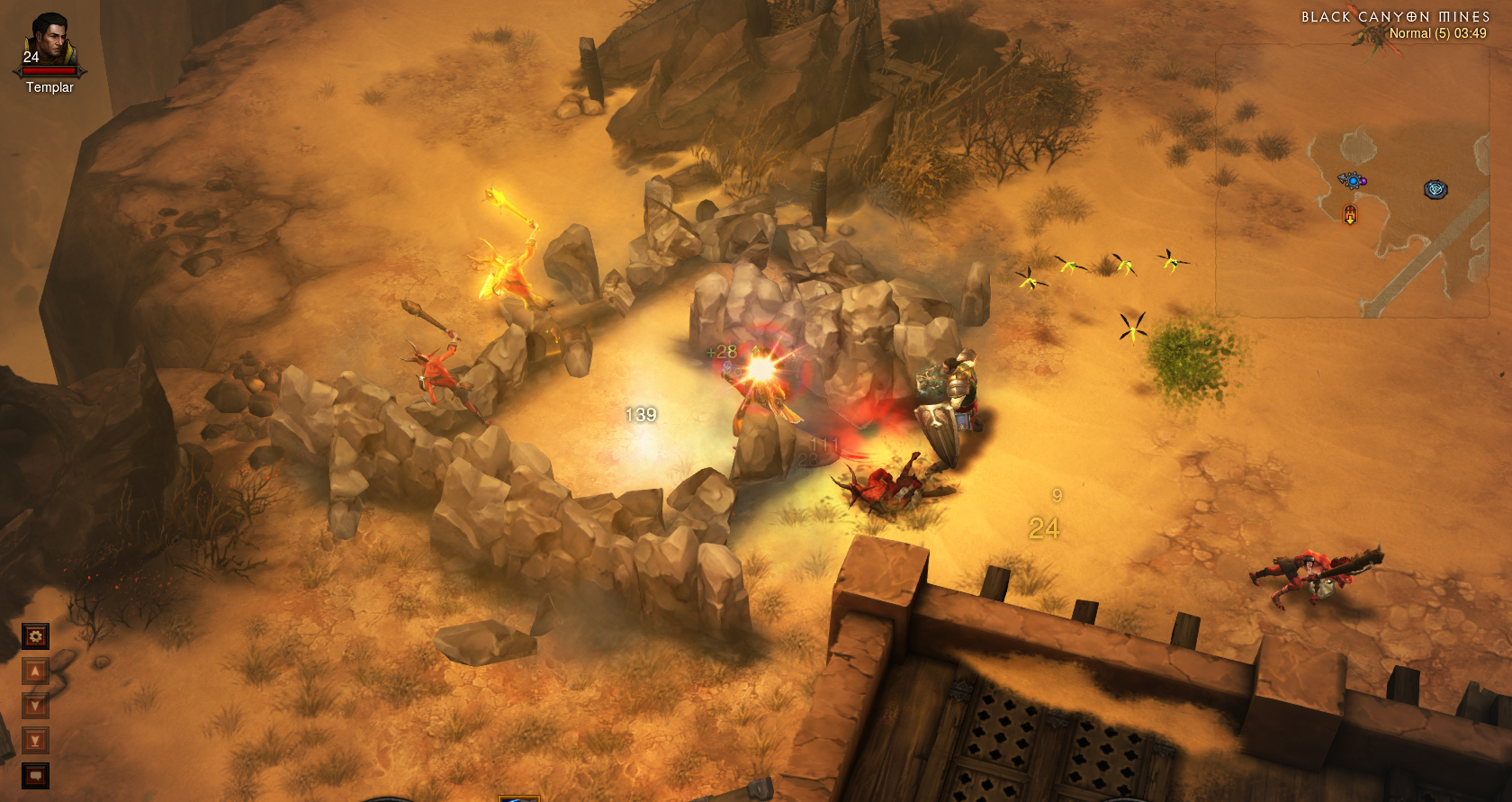Click the Black Canyon Mines minimap
Image resolution: width=1512 pixels, height=802 pixels.
coord(1352,180)
